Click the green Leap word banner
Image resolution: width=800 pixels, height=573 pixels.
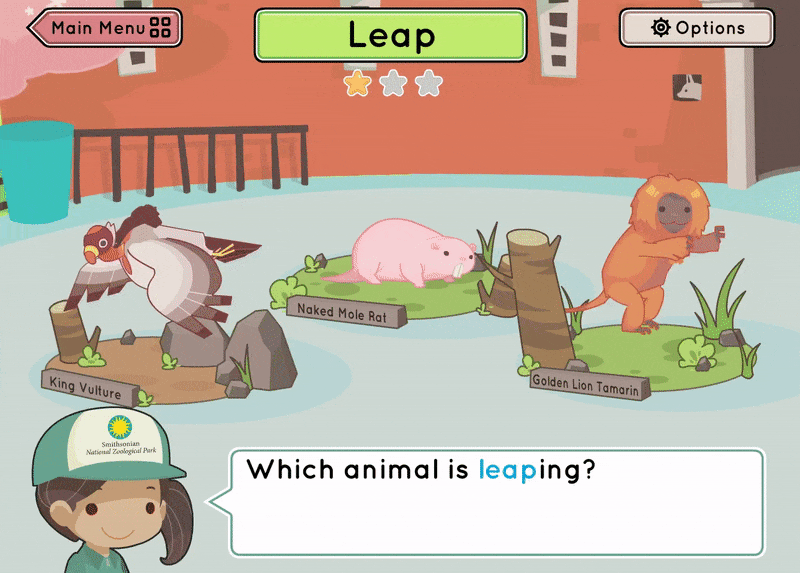click(x=390, y=36)
